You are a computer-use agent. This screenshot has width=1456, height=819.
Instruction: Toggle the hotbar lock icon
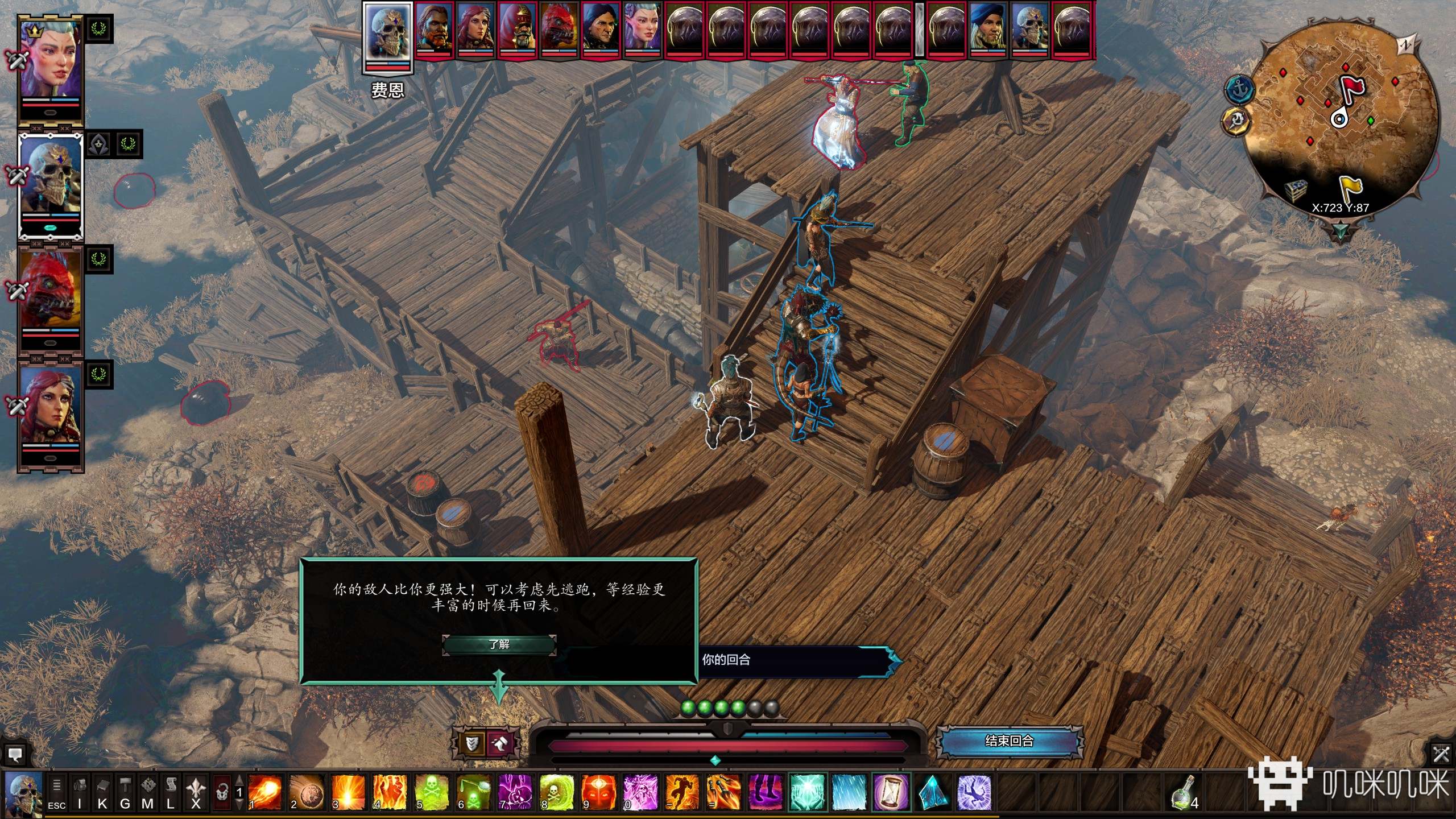click(x=222, y=792)
